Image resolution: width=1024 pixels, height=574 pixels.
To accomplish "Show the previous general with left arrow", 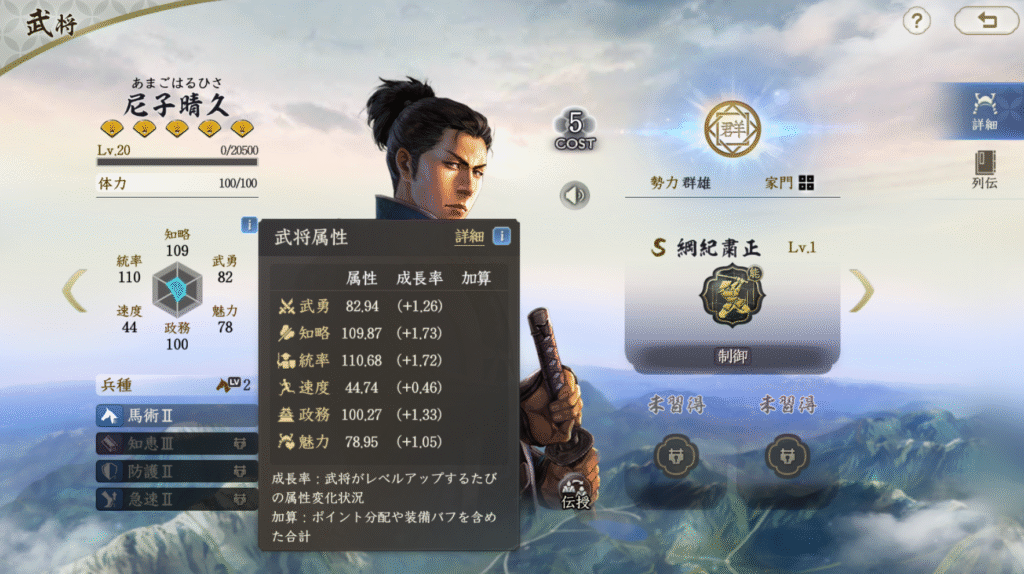I will click(x=75, y=290).
